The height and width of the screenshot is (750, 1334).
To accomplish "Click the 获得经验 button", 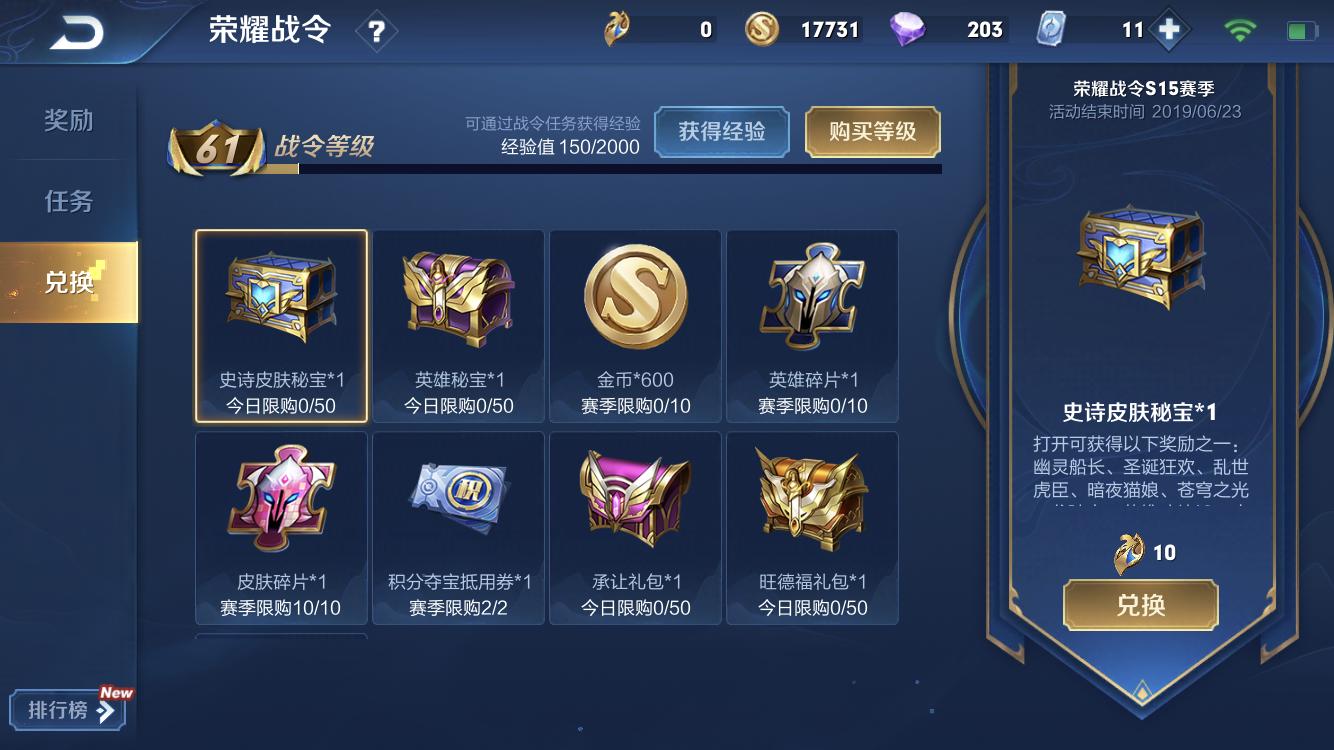I will coord(722,132).
